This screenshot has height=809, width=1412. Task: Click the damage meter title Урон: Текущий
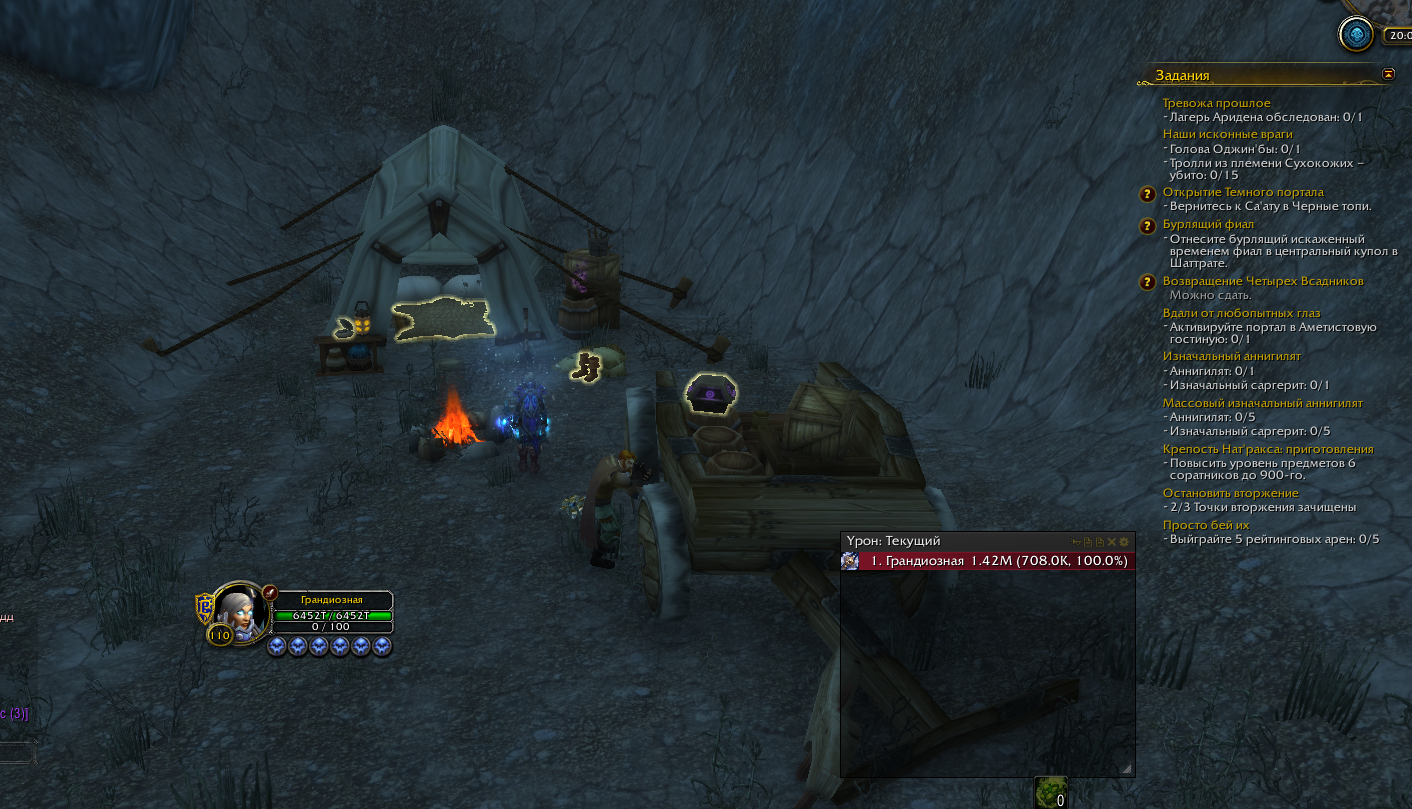click(893, 541)
